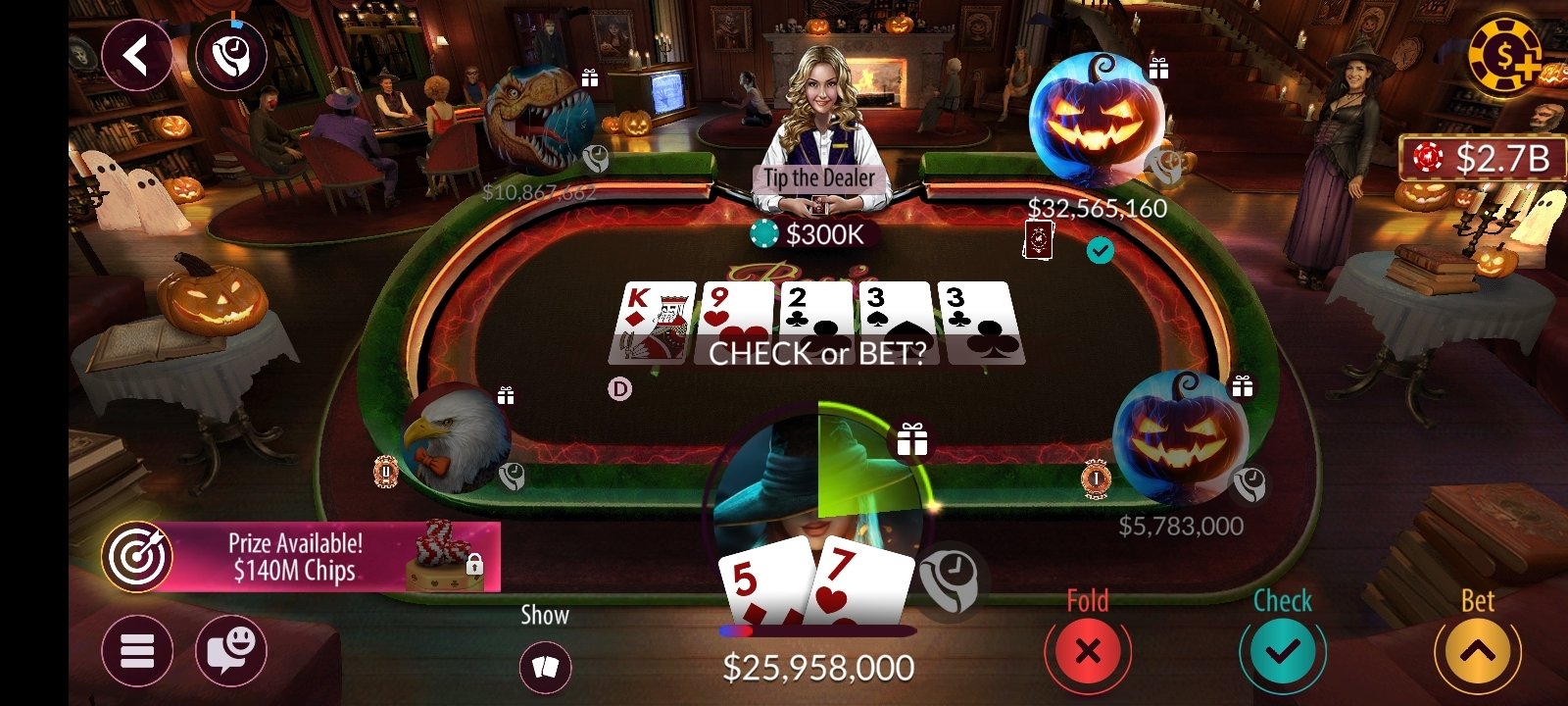Expand bet options with the Bet chevron
Image resolution: width=1568 pixels, height=706 pixels.
[1479, 650]
